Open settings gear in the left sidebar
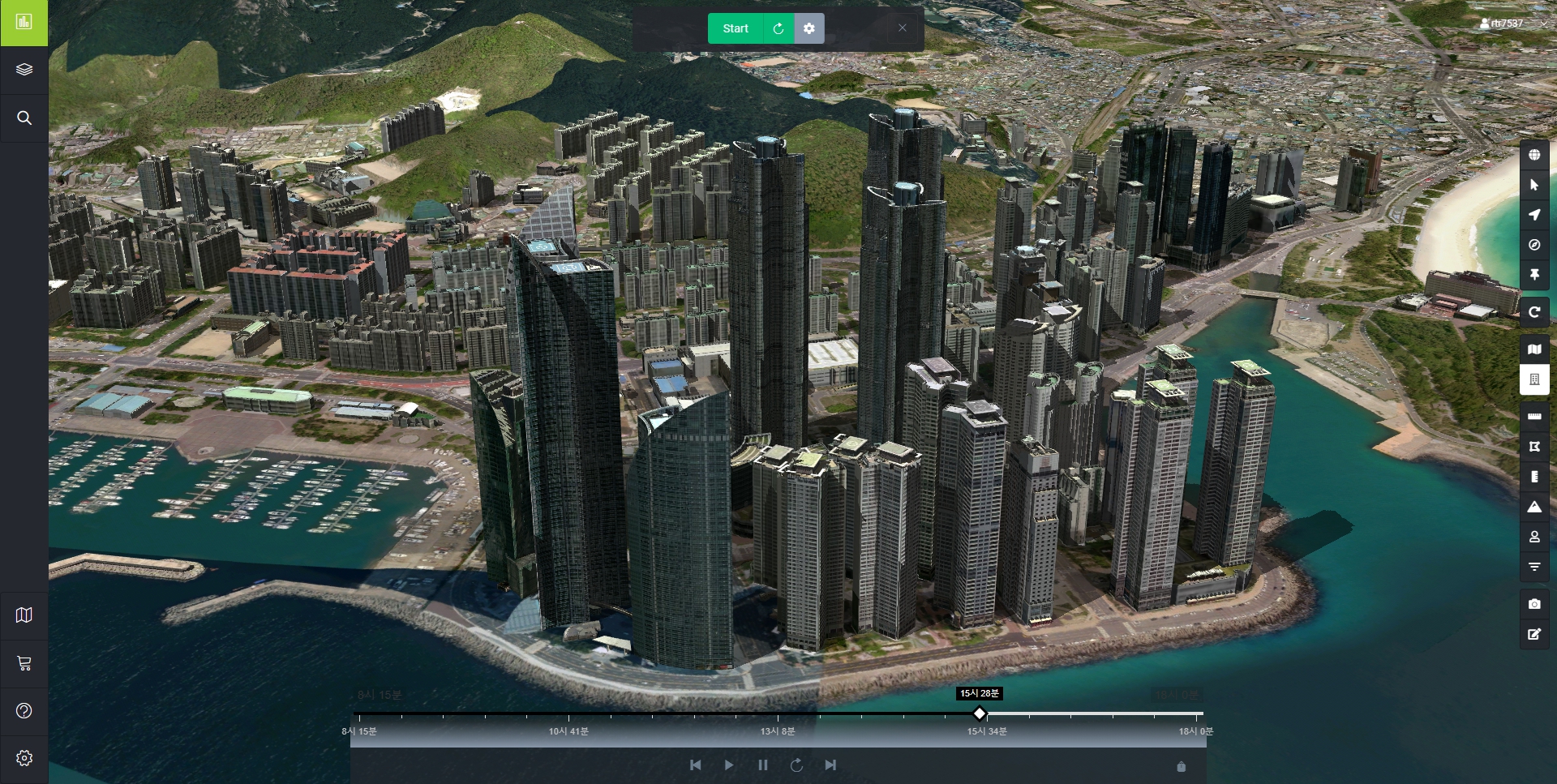The image size is (1557, 784). pyautogui.click(x=24, y=758)
